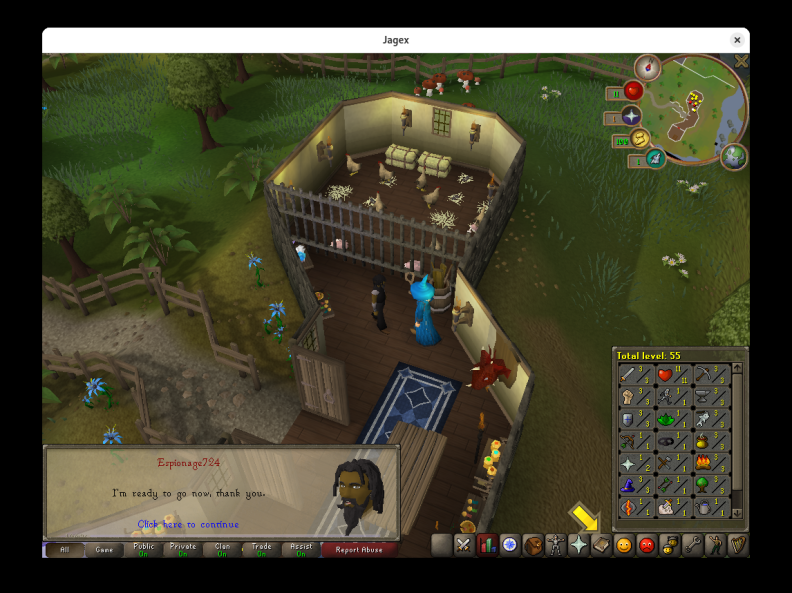Open the magic spellbook tab

click(x=601, y=545)
